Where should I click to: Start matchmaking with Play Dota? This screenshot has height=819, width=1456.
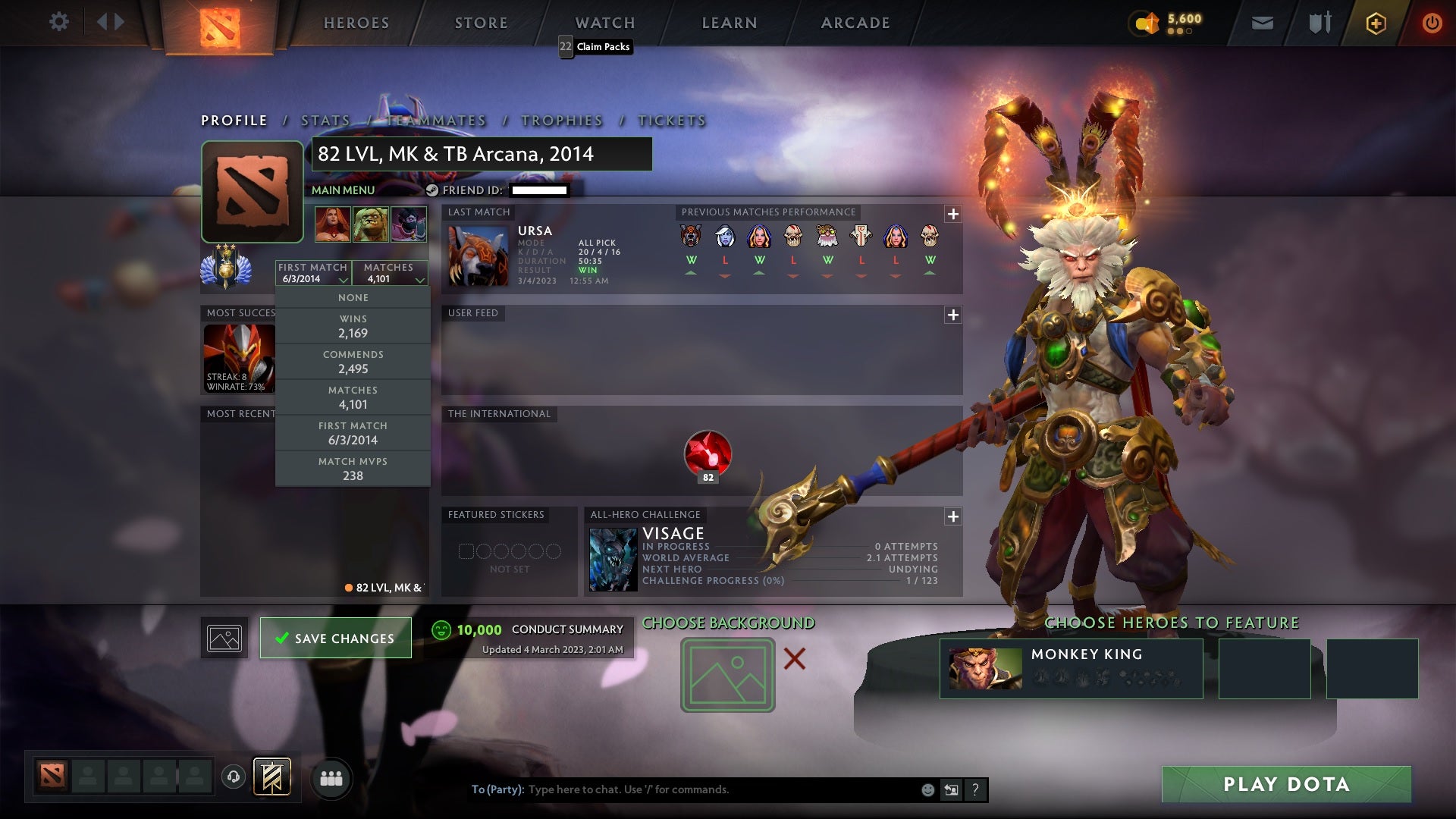pyautogui.click(x=1286, y=784)
